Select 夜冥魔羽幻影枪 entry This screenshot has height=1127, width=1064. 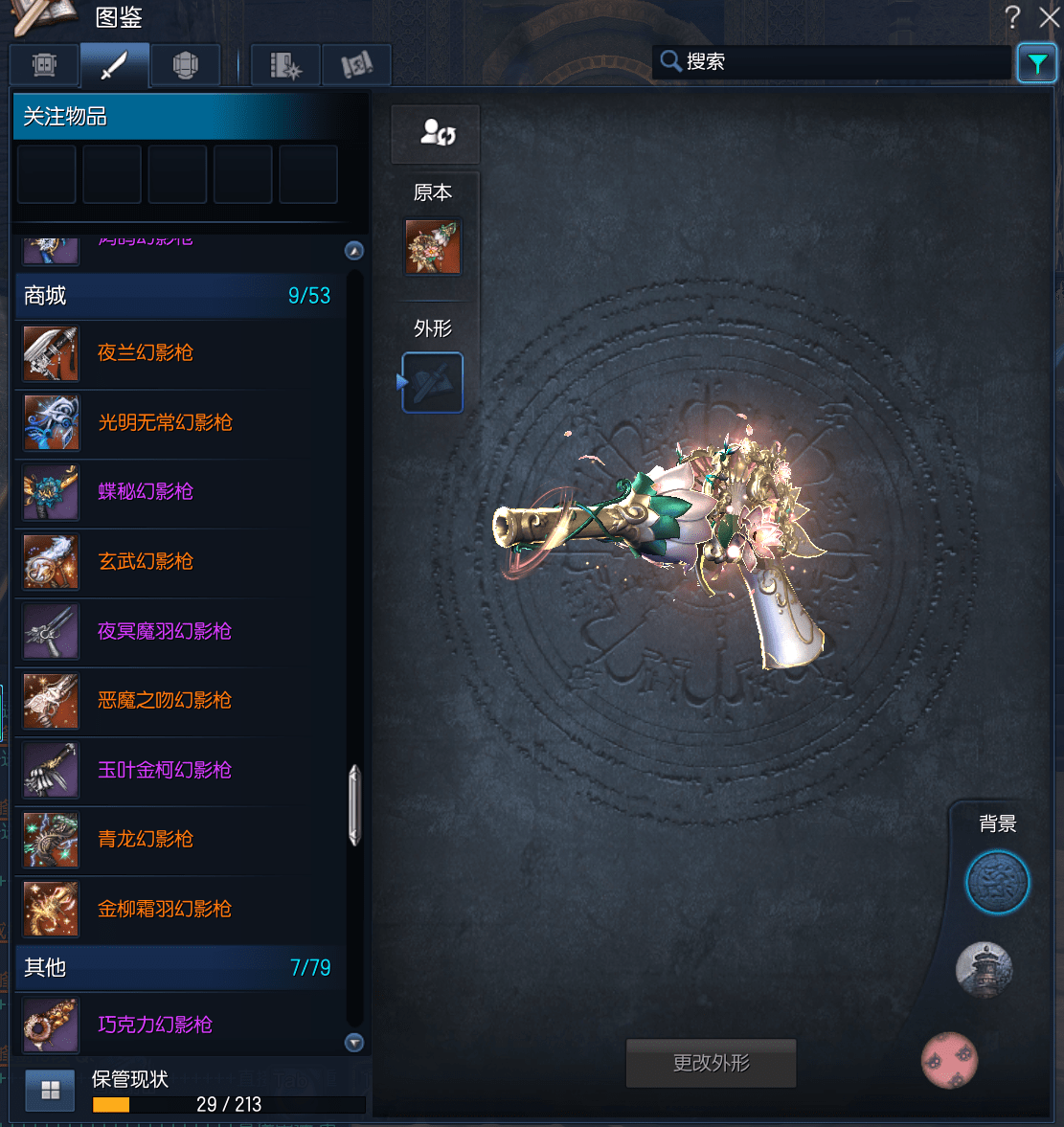pos(165,632)
